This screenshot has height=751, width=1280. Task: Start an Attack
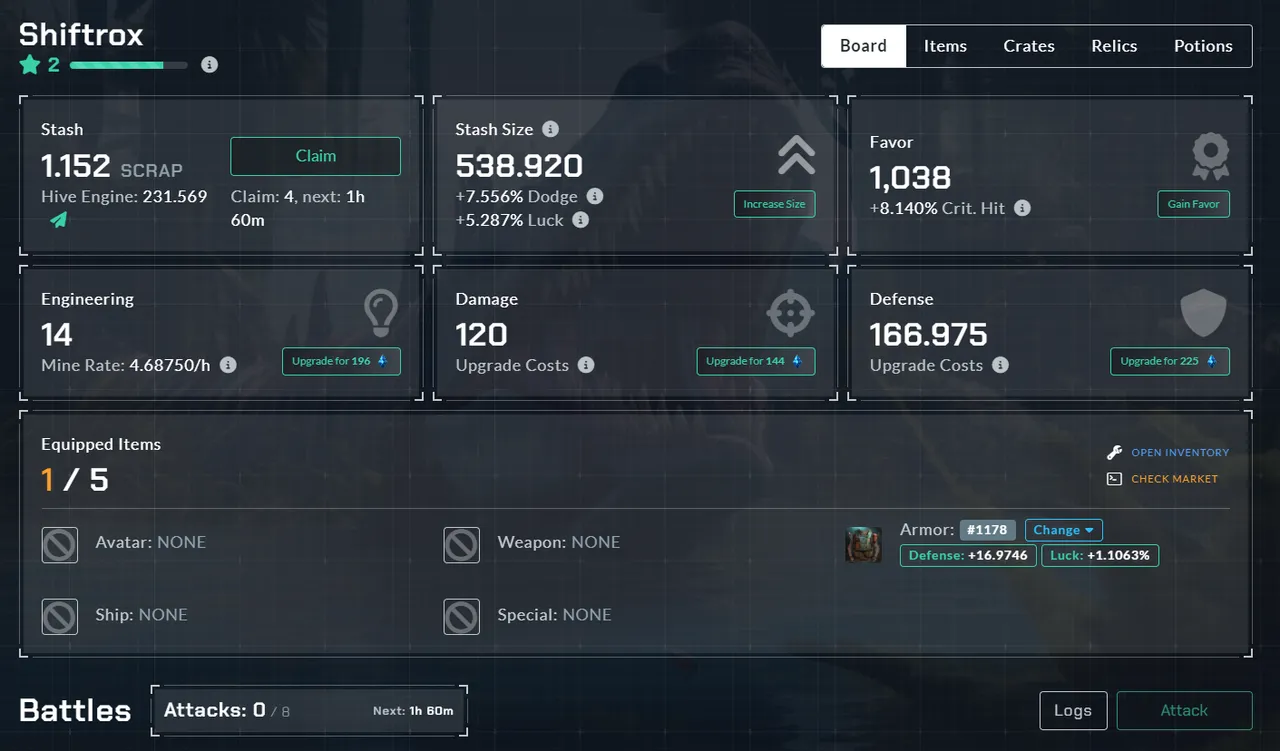click(1184, 710)
